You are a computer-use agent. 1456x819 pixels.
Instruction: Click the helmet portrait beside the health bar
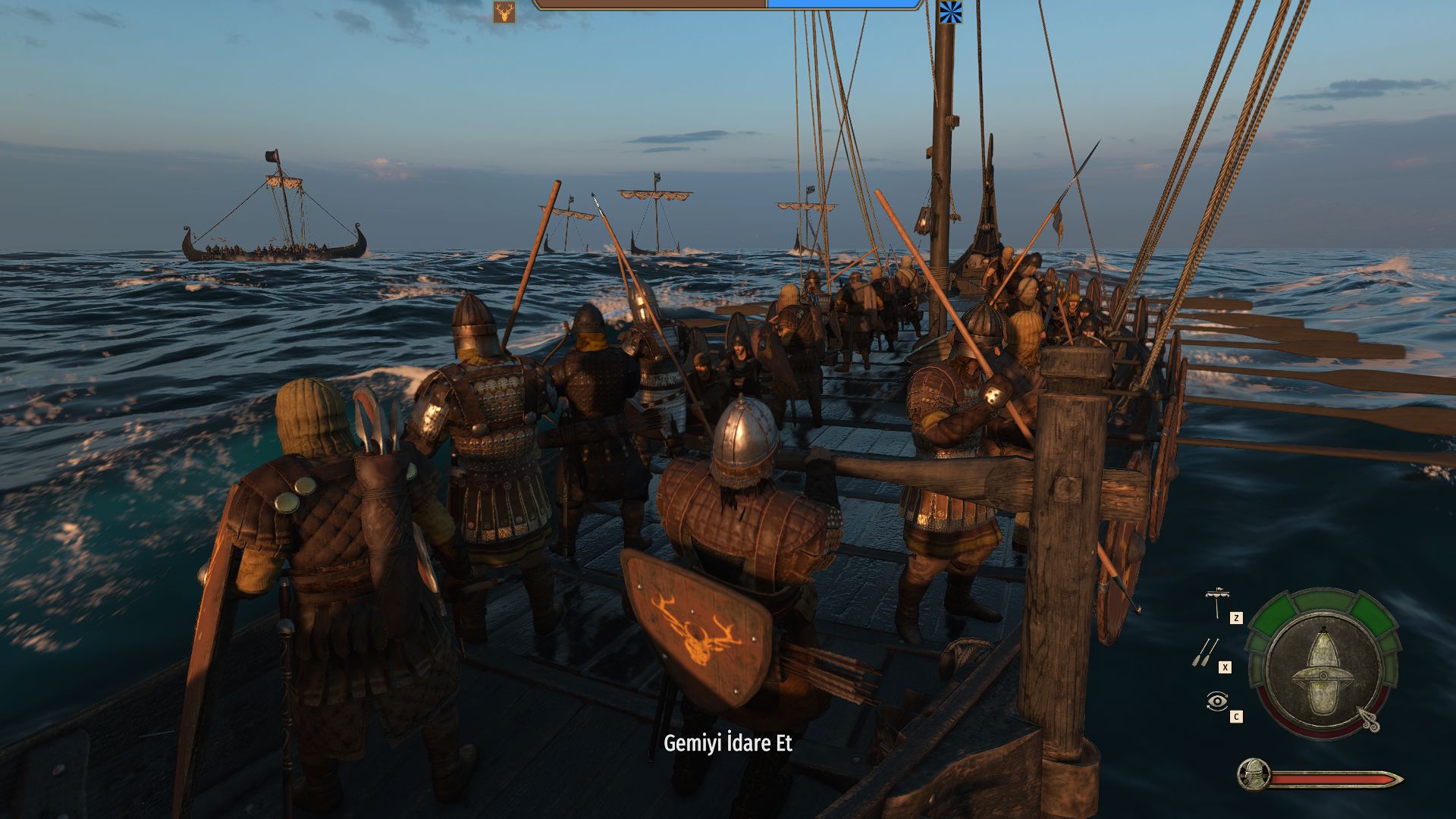pos(1253,774)
